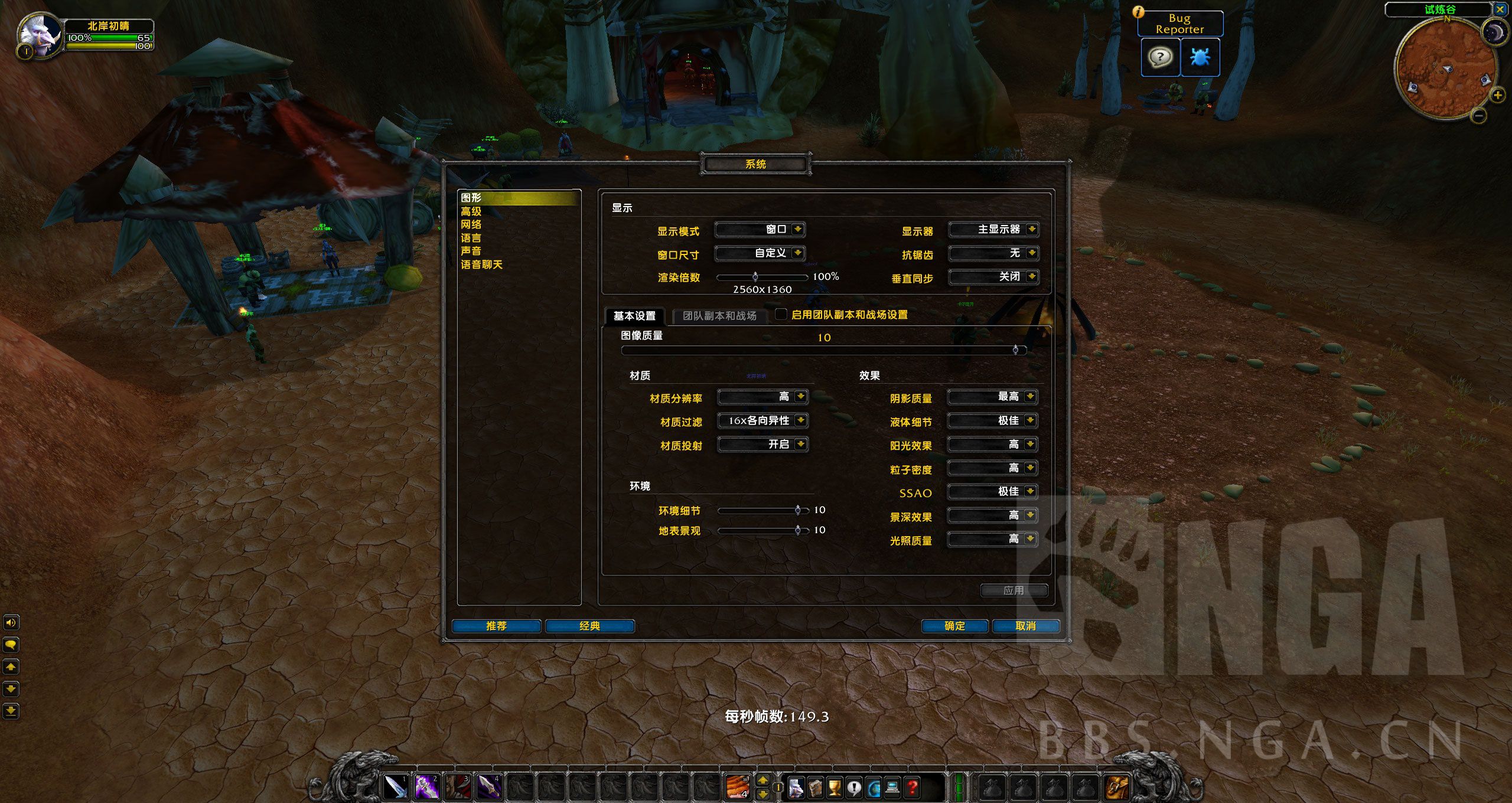Switch to the 团队副本和战场 tab
The image size is (1512, 803).
tap(719, 316)
